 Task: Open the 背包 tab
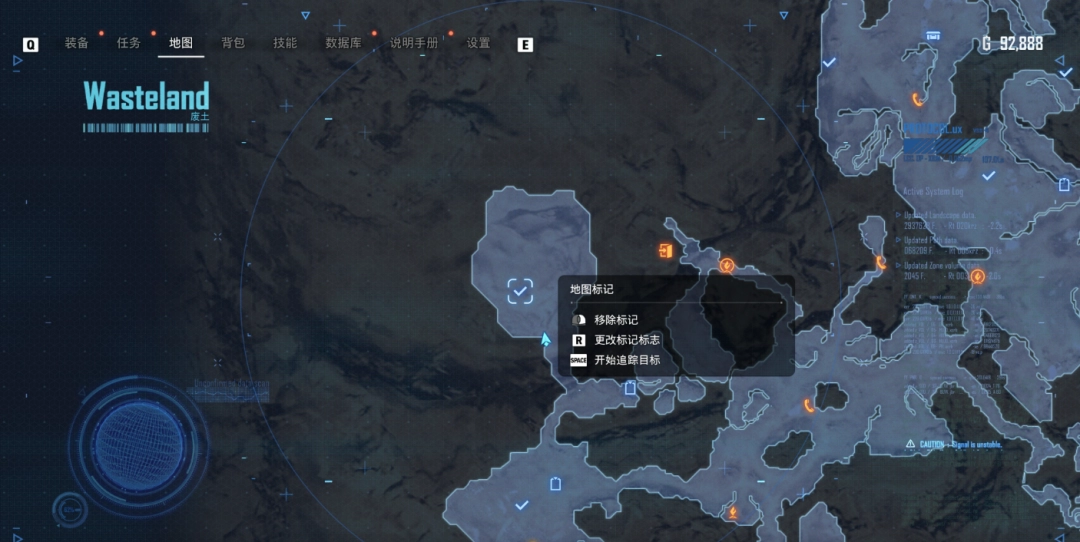(x=233, y=43)
